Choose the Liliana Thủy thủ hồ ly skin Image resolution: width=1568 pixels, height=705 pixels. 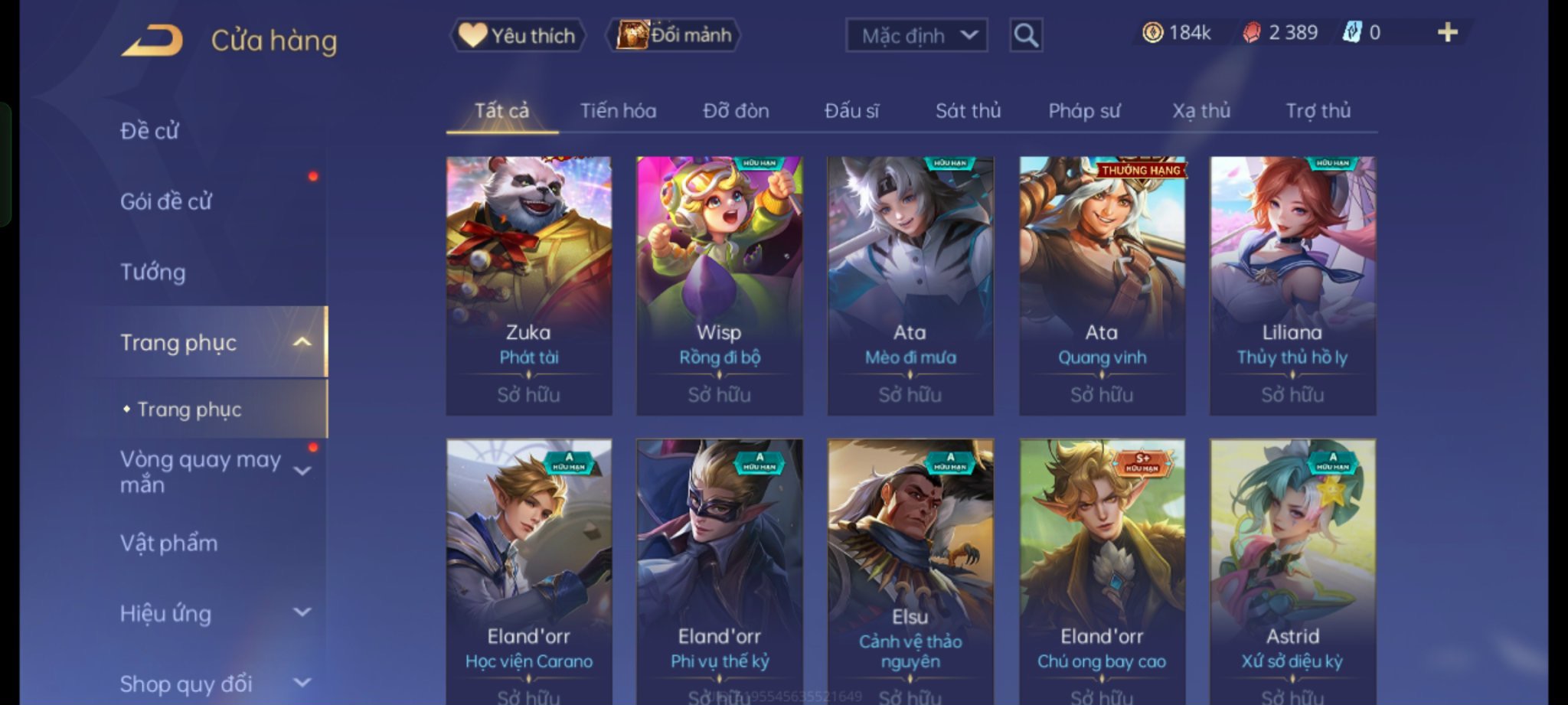tap(1292, 285)
